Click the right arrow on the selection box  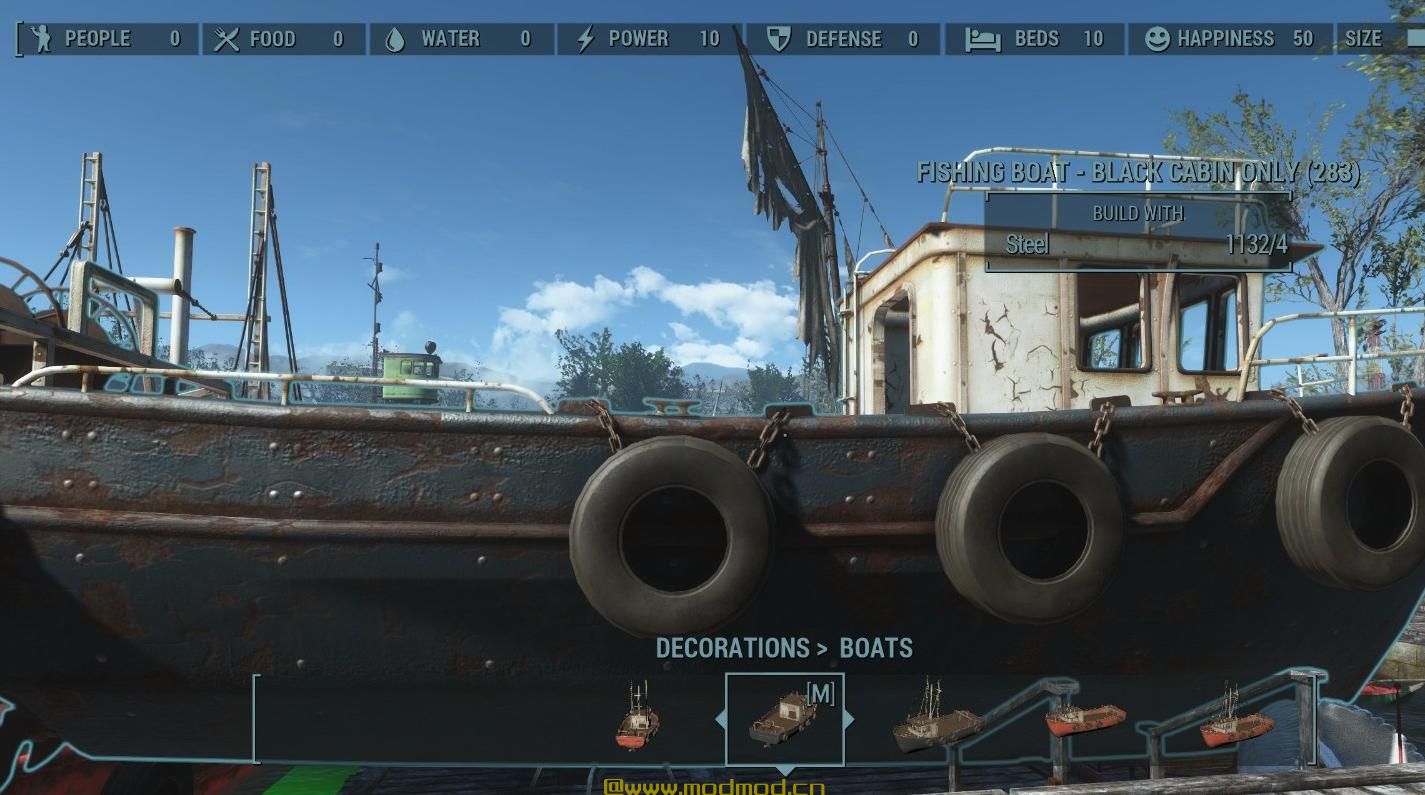pyautogui.click(x=849, y=719)
